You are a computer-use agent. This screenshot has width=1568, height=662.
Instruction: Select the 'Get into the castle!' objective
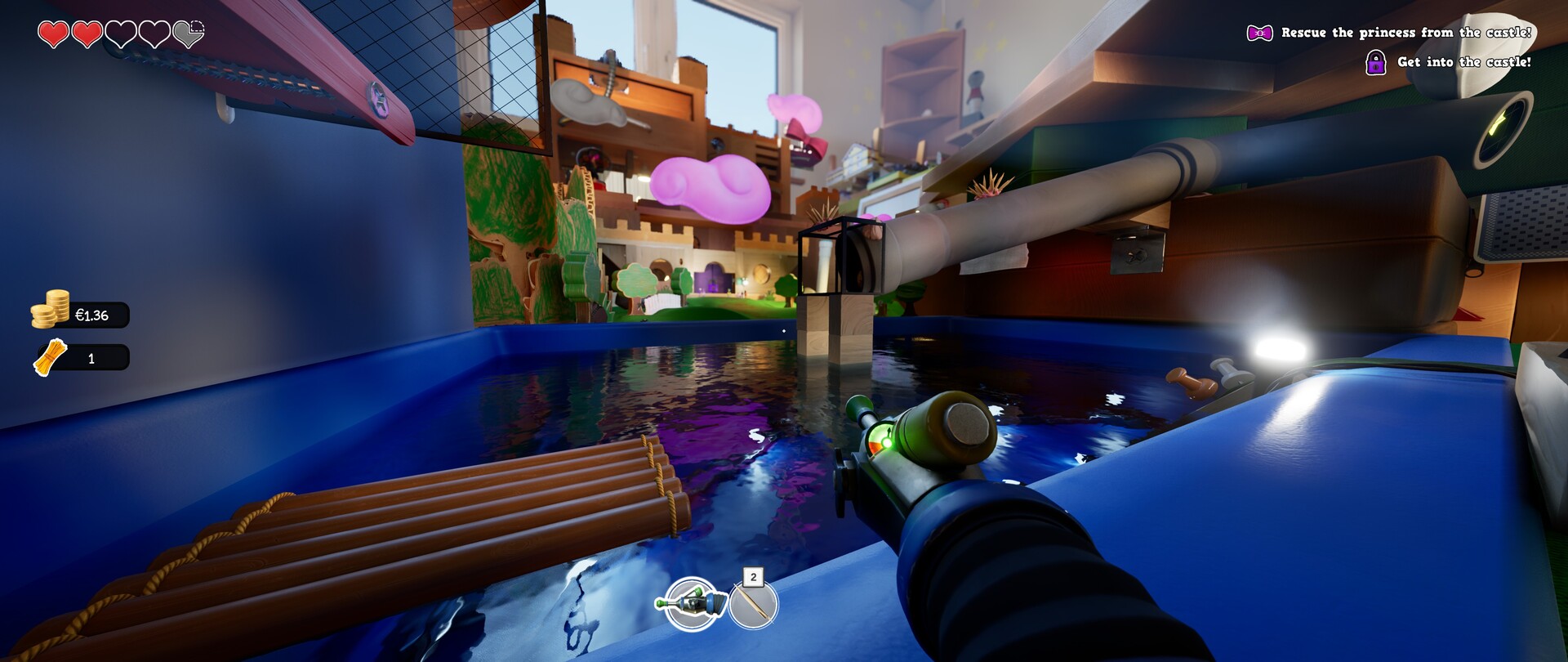click(1463, 62)
